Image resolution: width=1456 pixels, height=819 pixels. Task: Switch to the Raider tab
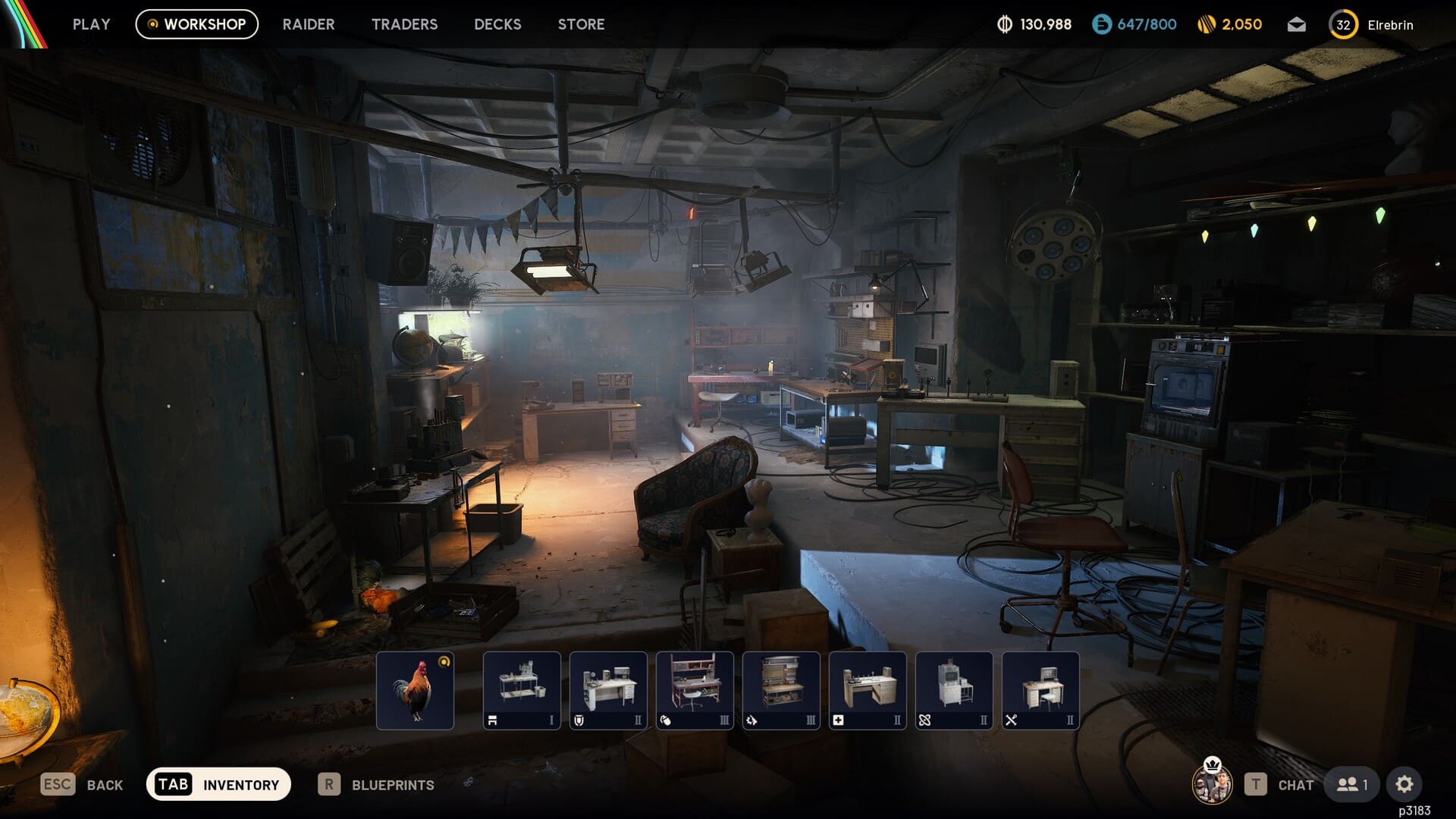[x=308, y=24]
